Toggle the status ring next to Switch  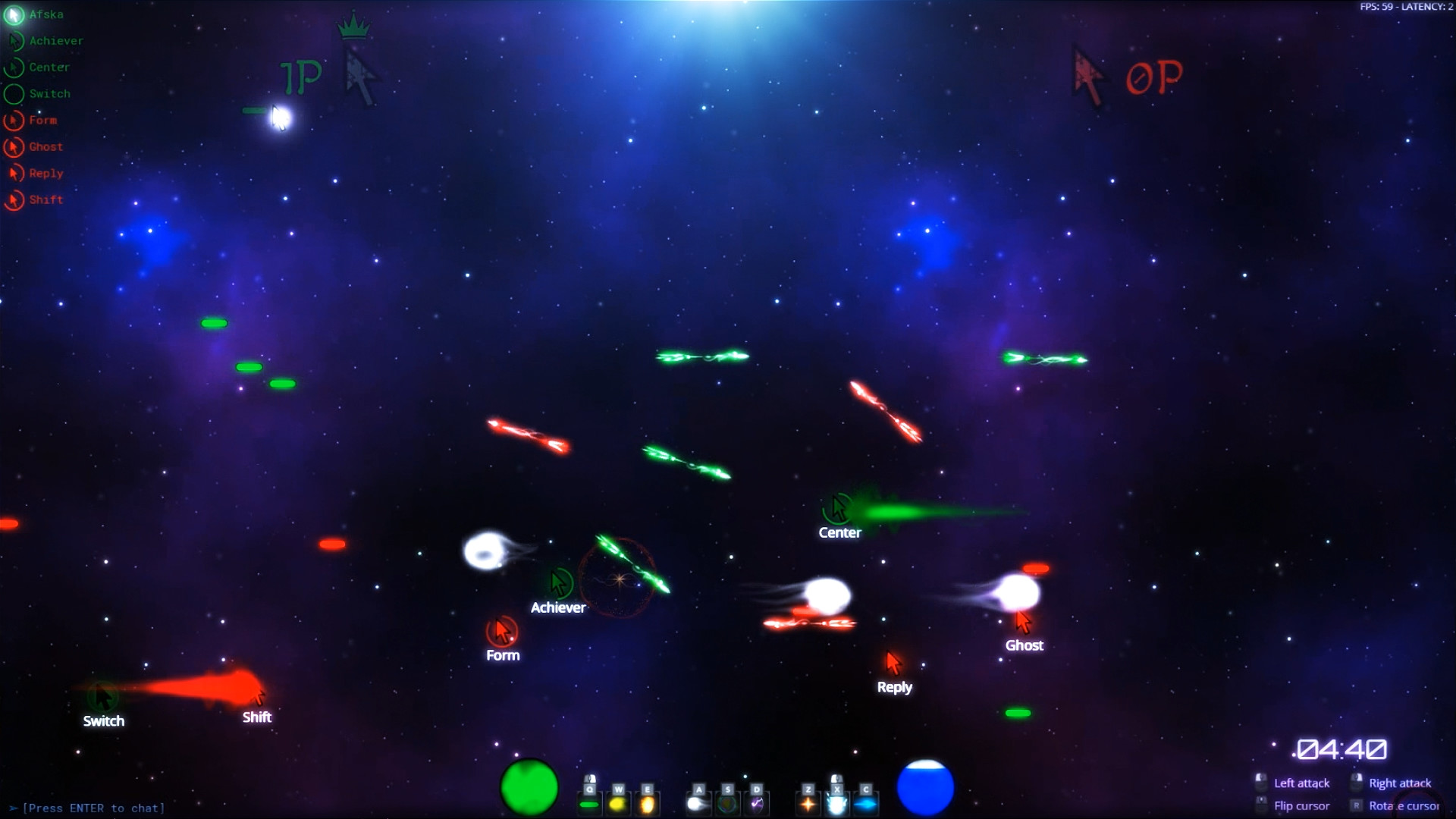tap(13, 93)
